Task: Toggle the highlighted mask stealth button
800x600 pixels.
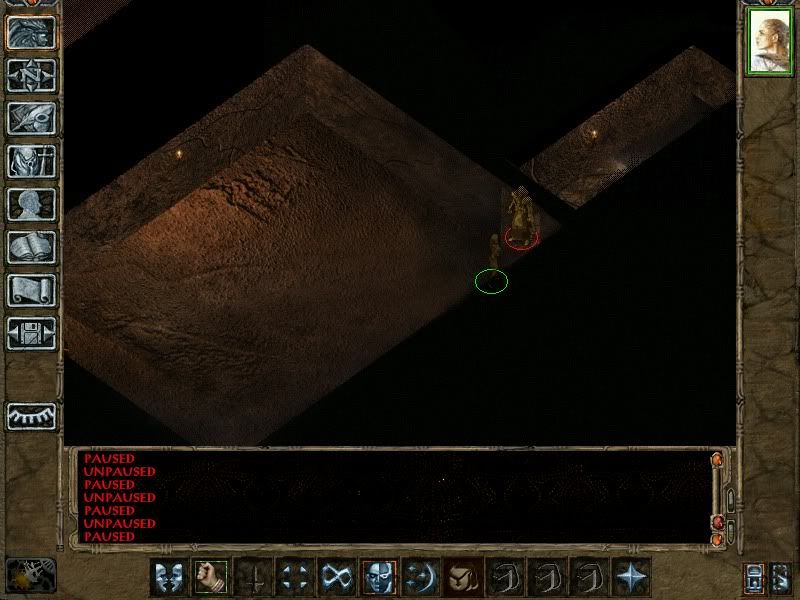Action: pos(379,577)
